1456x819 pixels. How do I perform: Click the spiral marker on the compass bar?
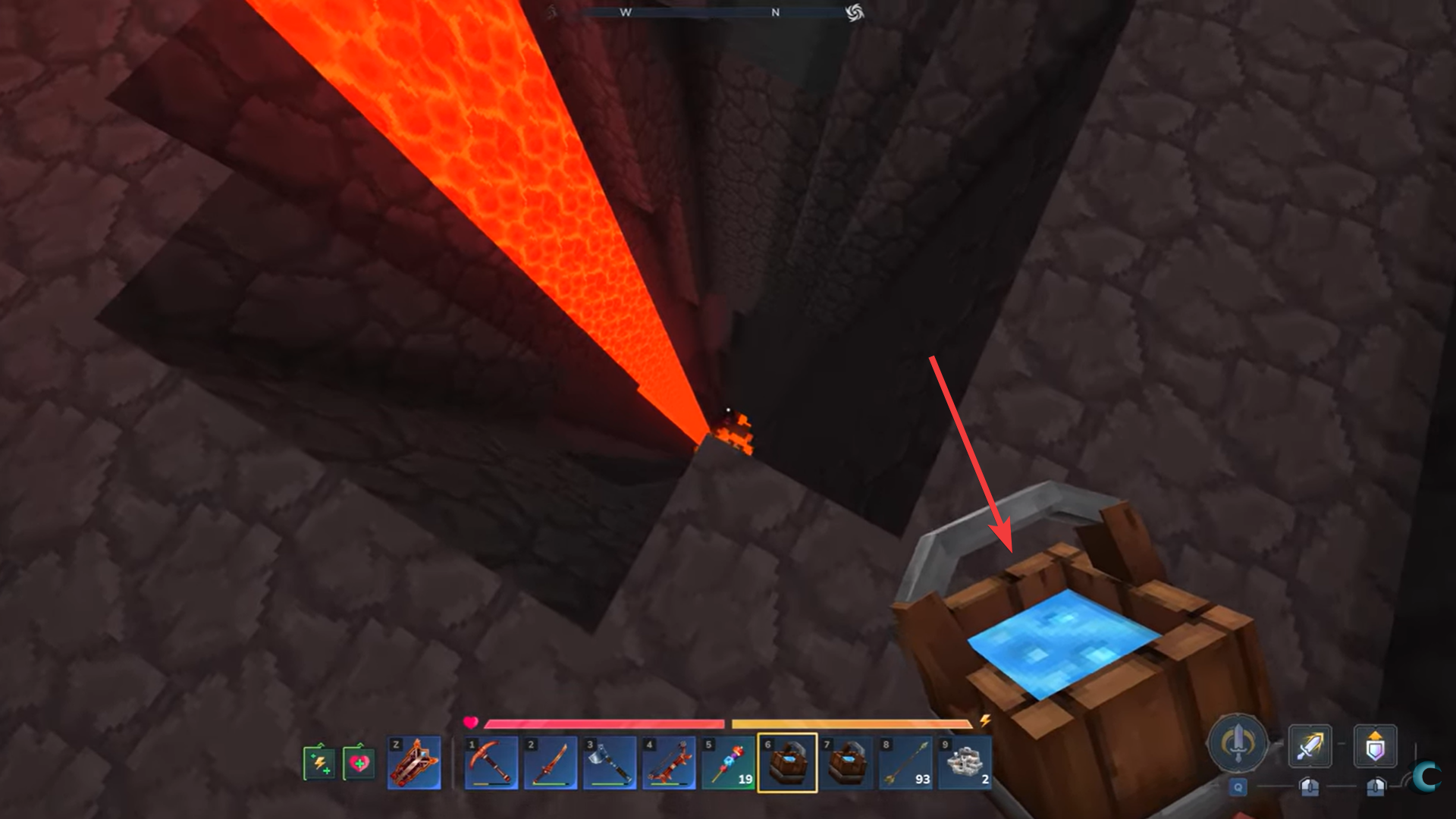(855, 13)
